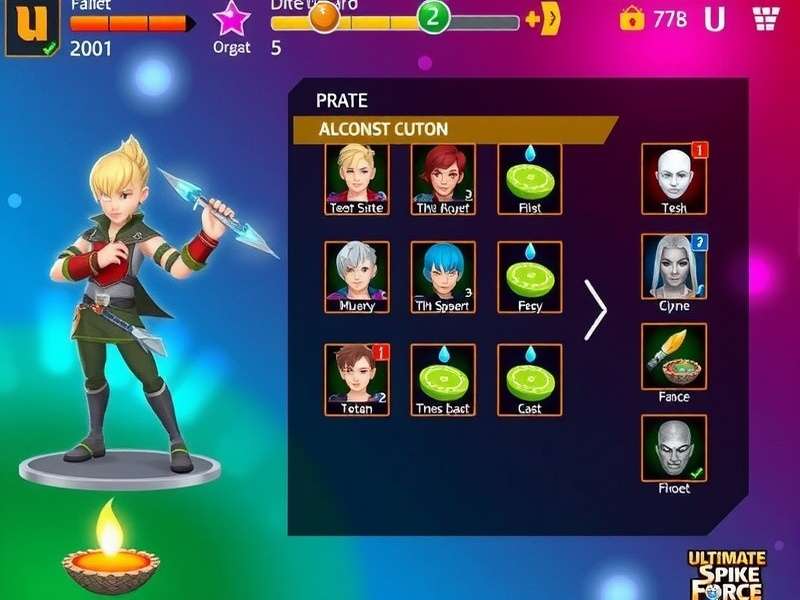Select the Toten brown-haired character tile
Image resolution: width=800 pixels, height=600 pixels.
(x=357, y=379)
